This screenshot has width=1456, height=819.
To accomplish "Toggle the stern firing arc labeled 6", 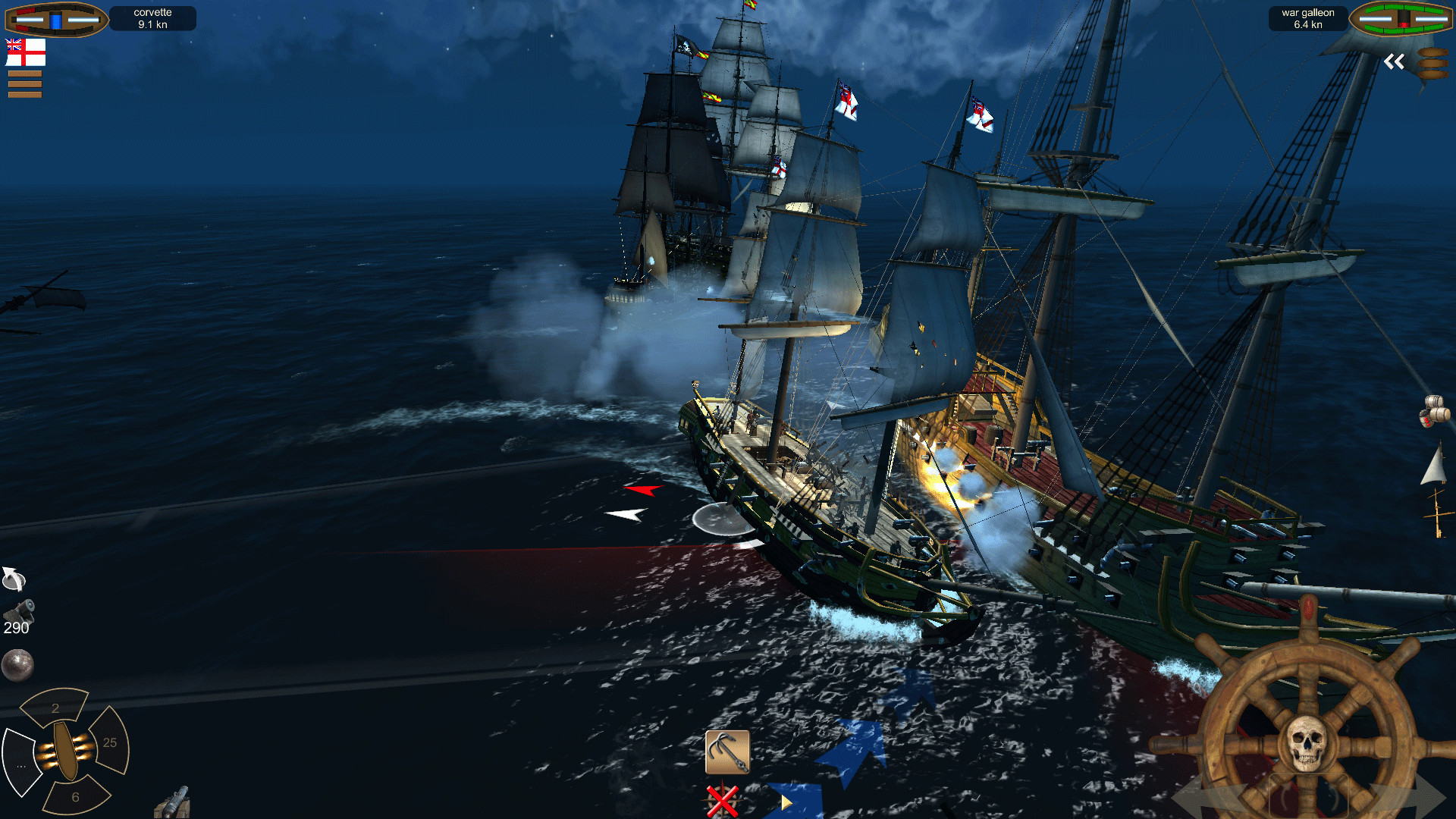I will (x=74, y=796).
